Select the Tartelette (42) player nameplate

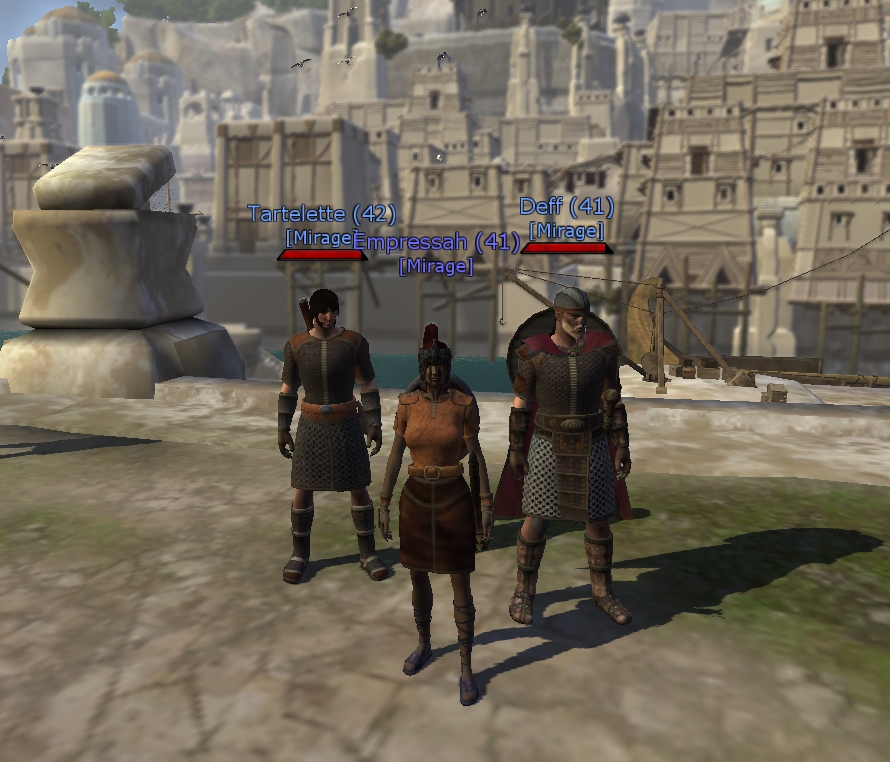[x=321, y=214]
